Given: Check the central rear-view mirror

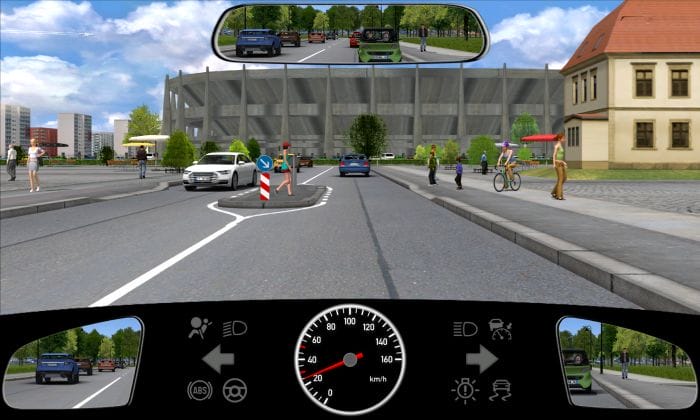Looking at the screenshot, I should point(350,34).
